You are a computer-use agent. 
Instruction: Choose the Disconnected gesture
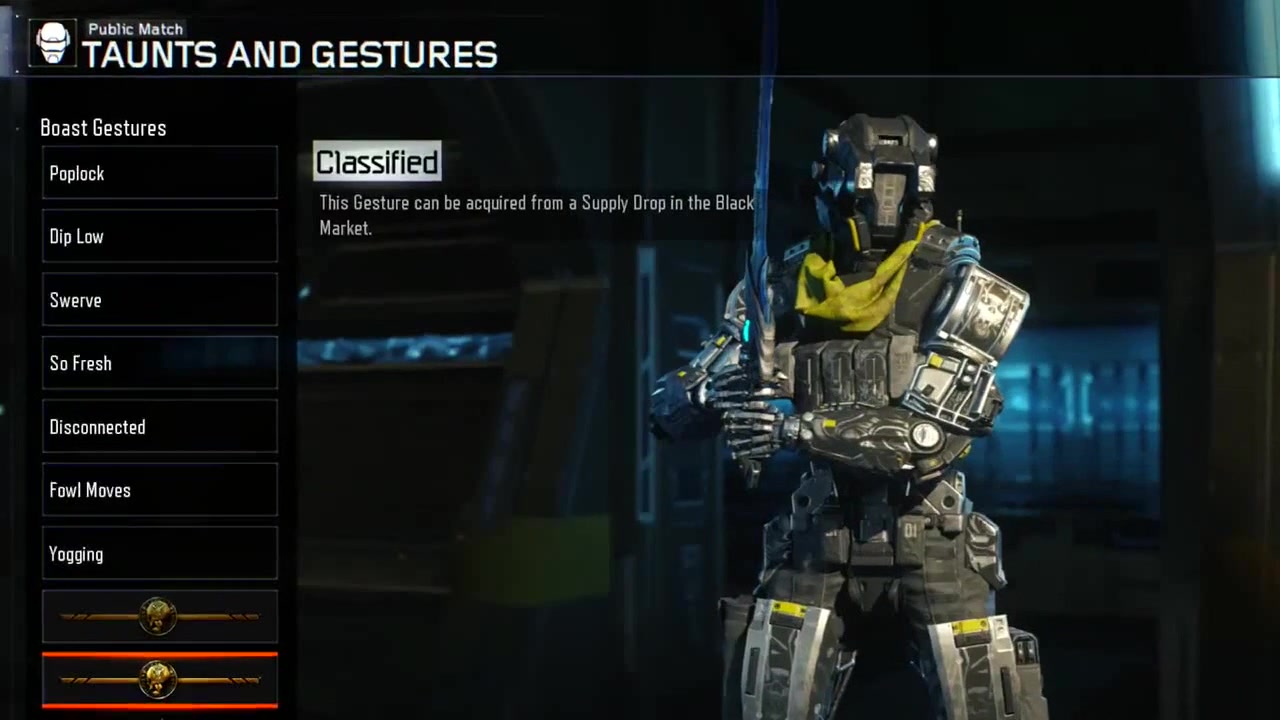point(160,427)
